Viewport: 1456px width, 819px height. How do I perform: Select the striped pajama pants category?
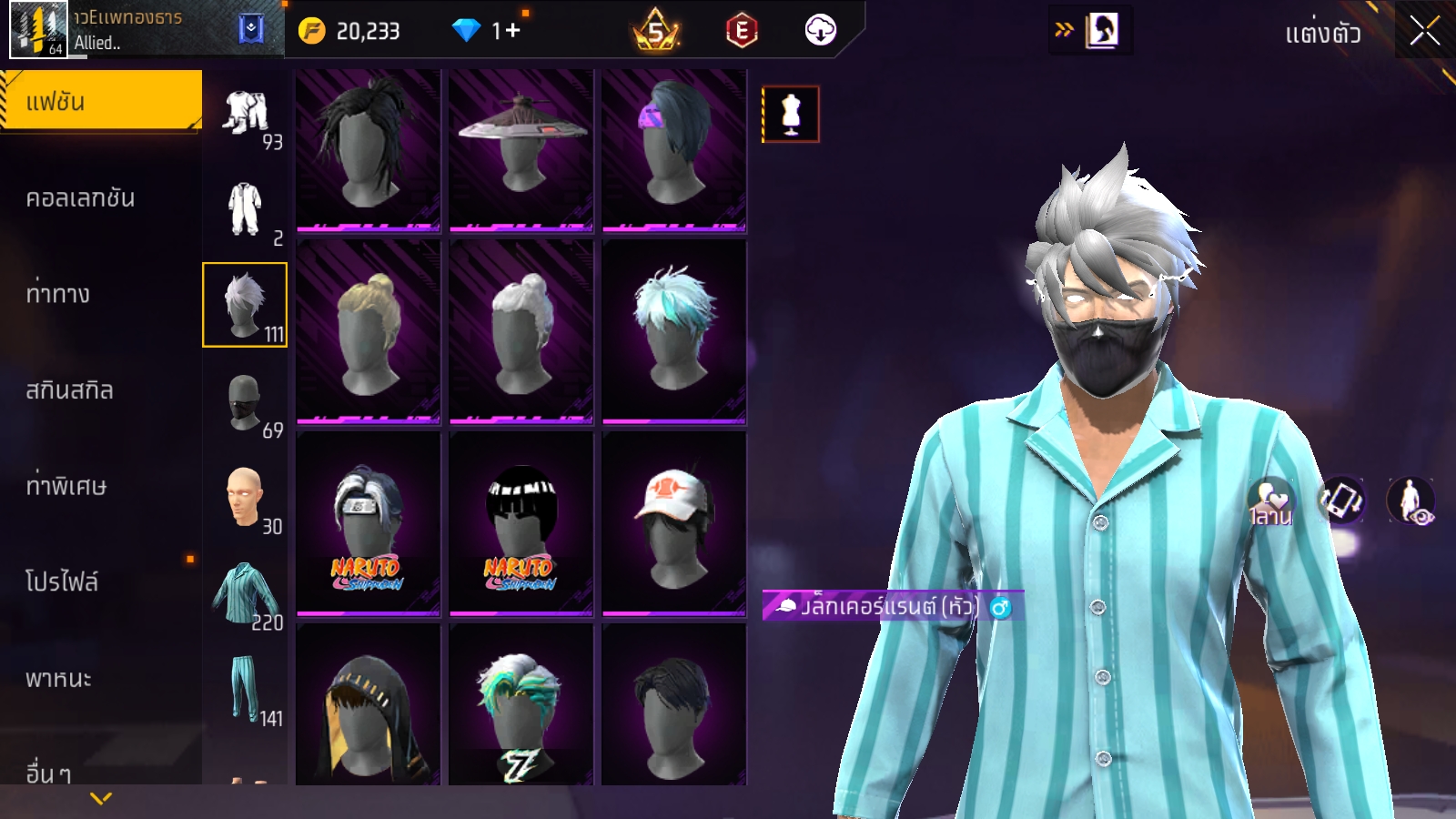[x=244, y=689]
